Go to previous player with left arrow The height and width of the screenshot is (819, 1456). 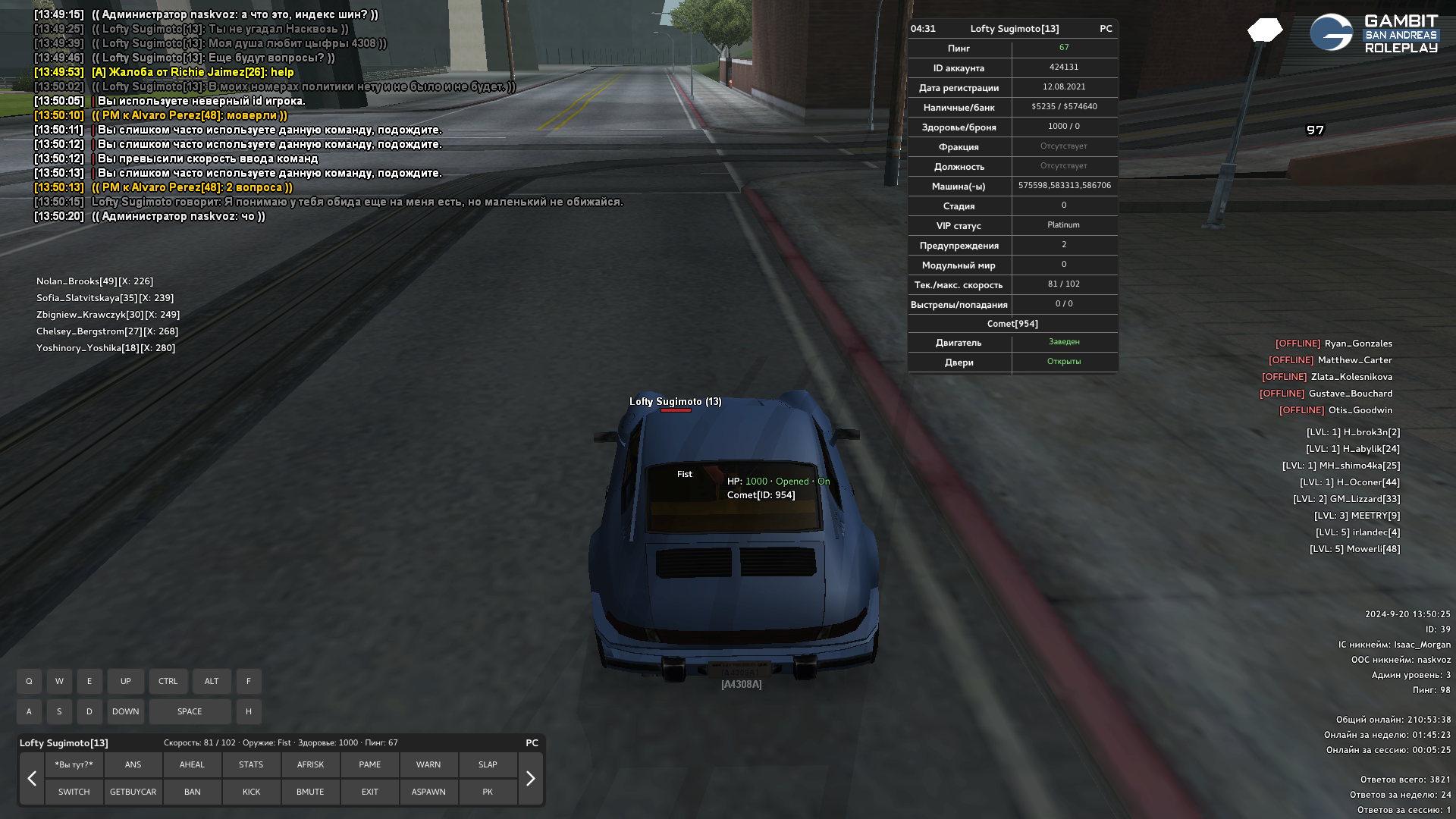point(32,778)
